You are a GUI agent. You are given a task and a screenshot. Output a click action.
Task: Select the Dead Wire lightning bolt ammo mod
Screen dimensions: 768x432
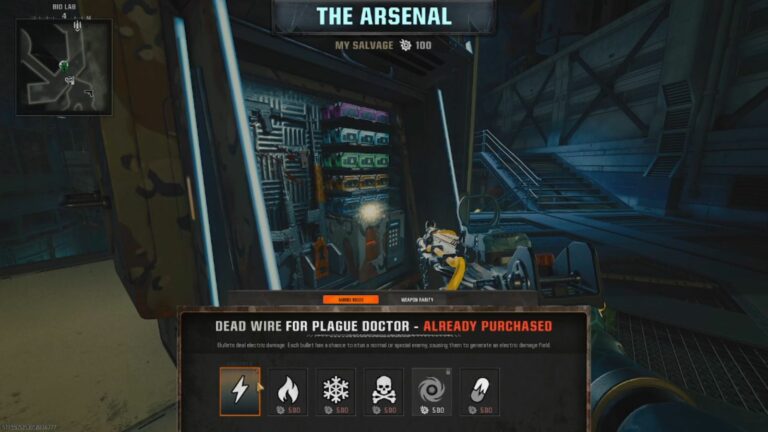point(240,390)
